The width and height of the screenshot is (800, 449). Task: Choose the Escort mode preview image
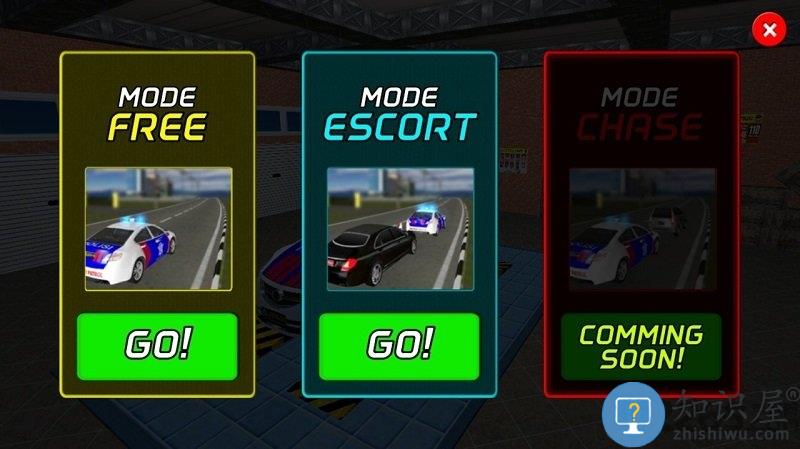pyautogui.click(x=400, y=229)
